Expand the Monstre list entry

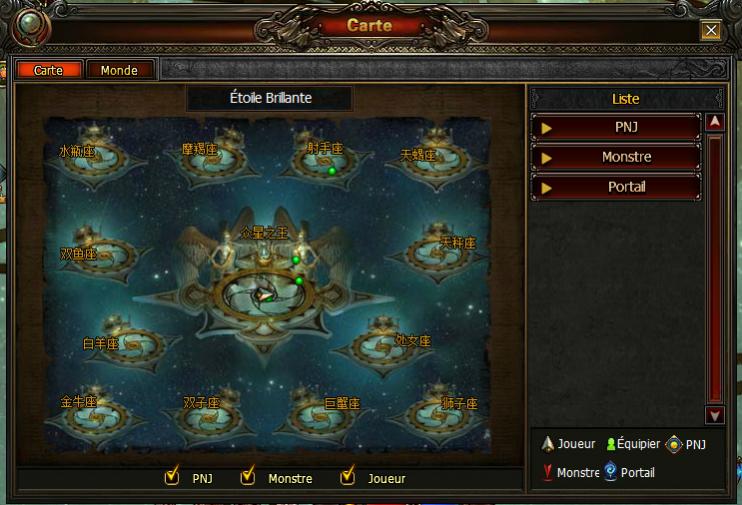(x=615, y=157)
